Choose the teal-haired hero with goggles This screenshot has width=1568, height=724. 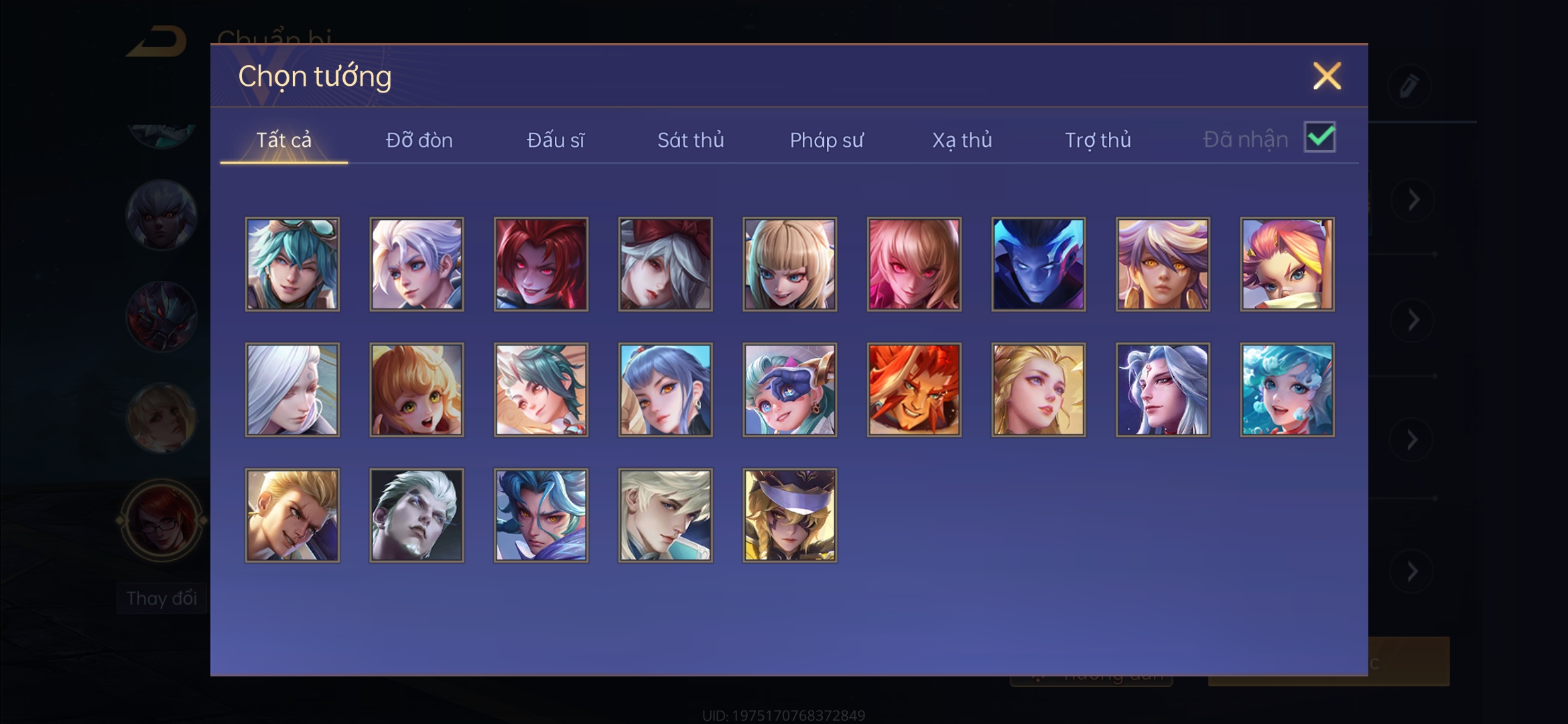click(292, 264)
